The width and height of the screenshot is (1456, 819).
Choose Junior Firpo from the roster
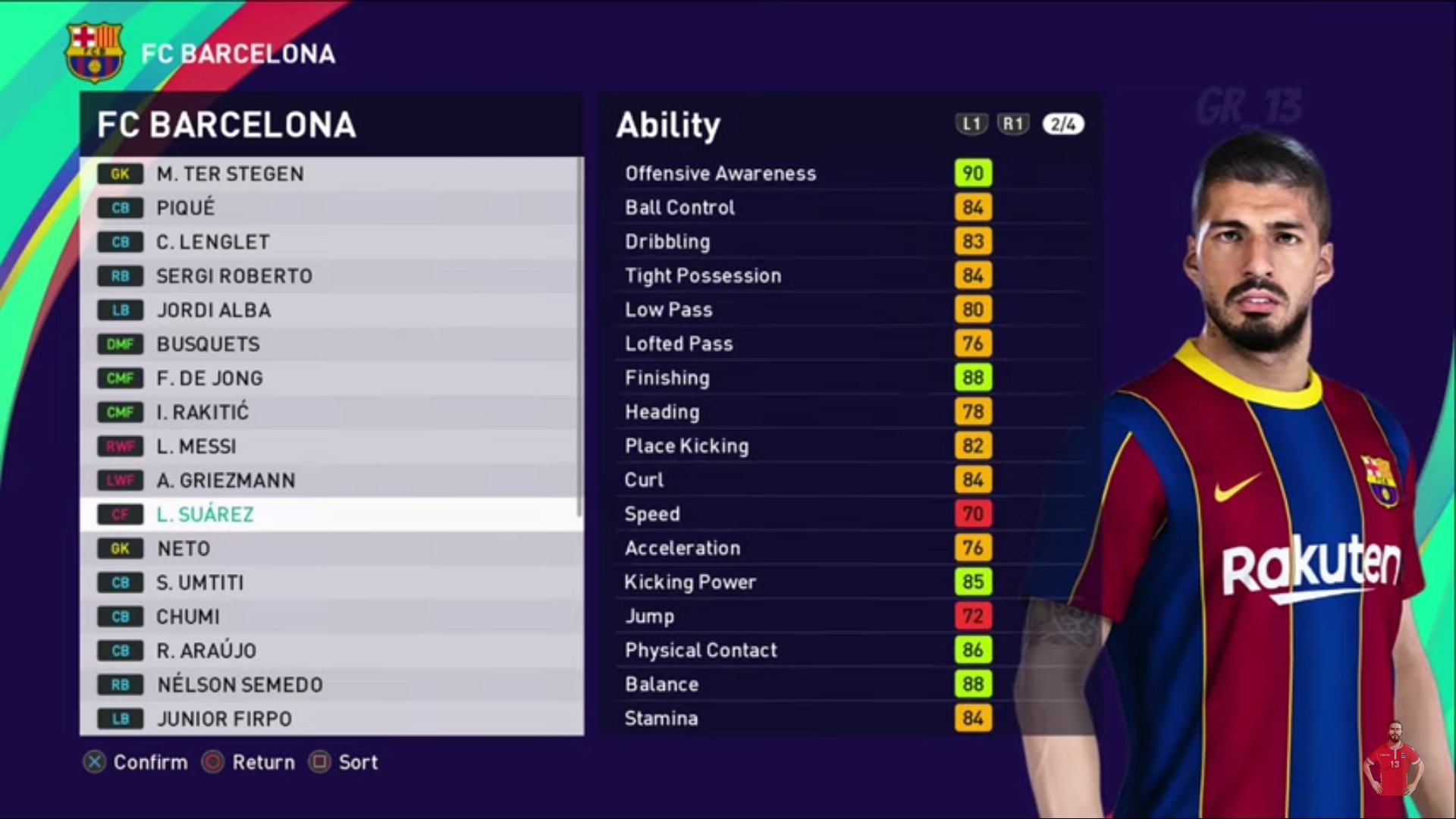[331, 719]
